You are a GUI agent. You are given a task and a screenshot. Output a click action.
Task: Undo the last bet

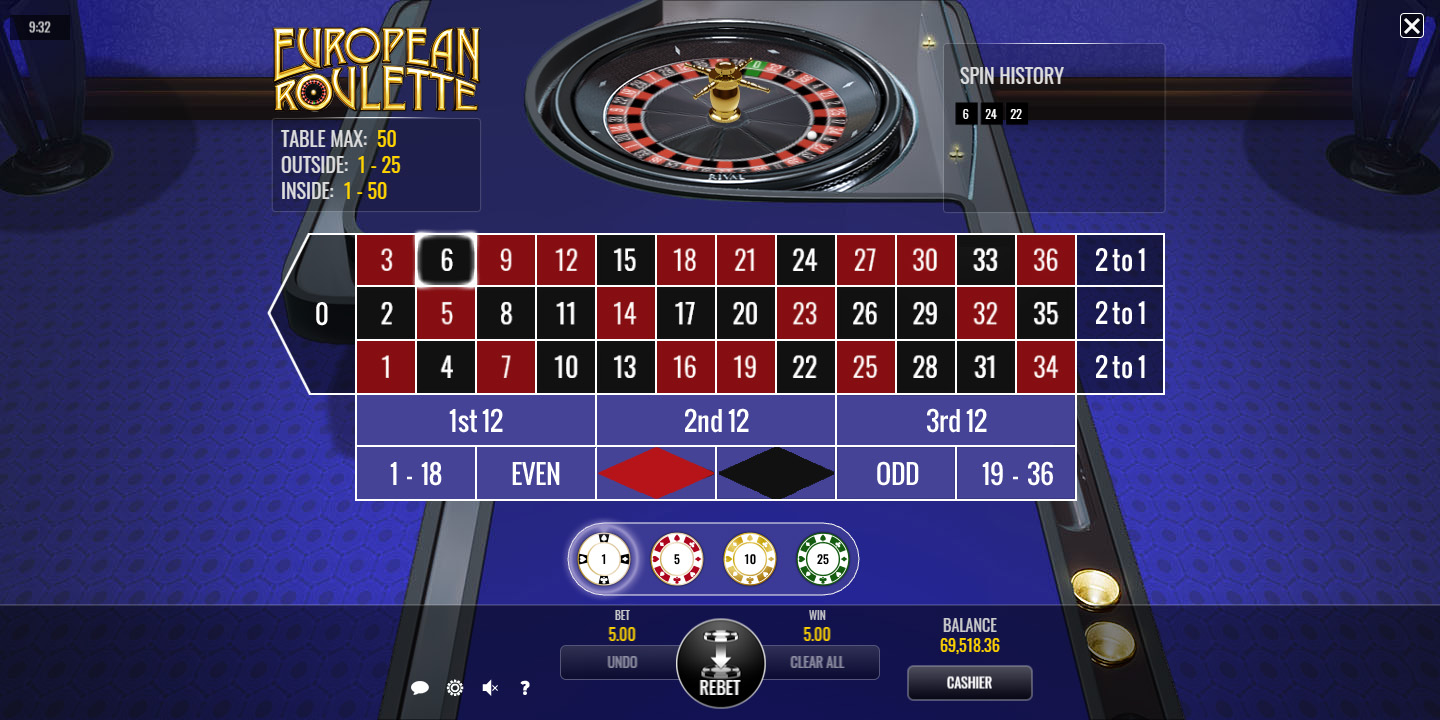(620, 662)
